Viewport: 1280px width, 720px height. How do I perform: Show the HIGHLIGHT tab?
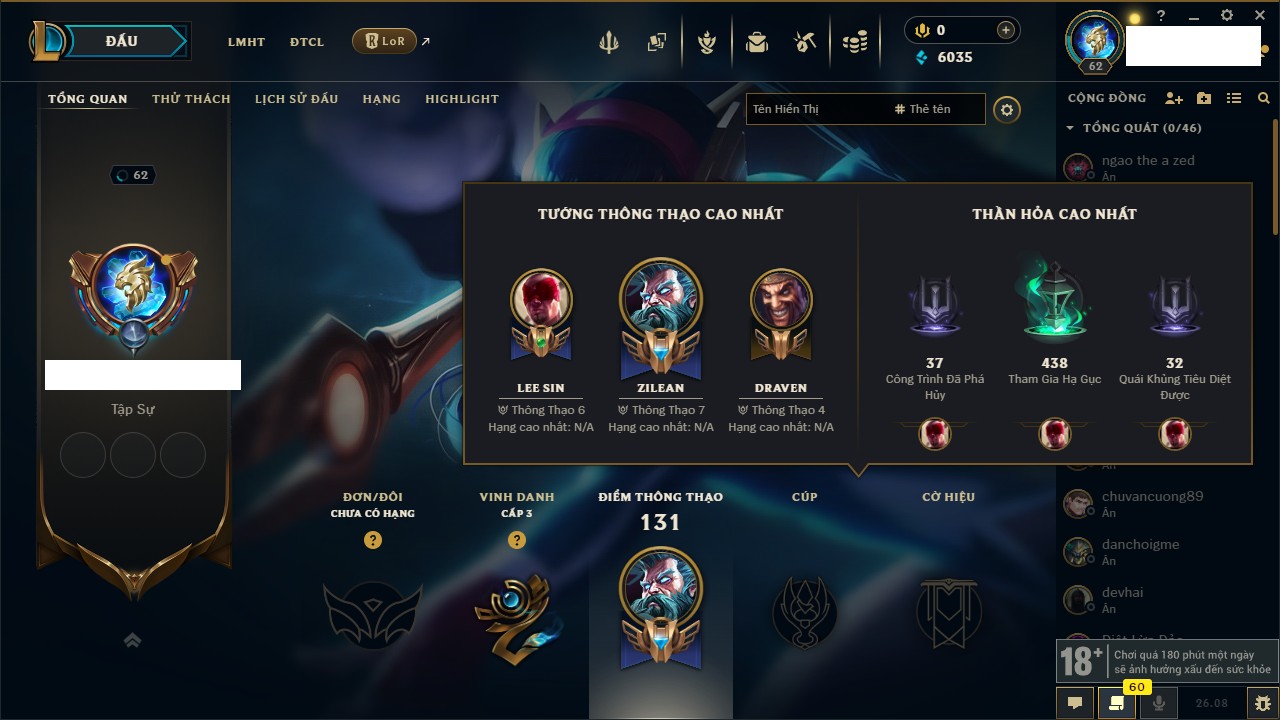click(461, 99)
